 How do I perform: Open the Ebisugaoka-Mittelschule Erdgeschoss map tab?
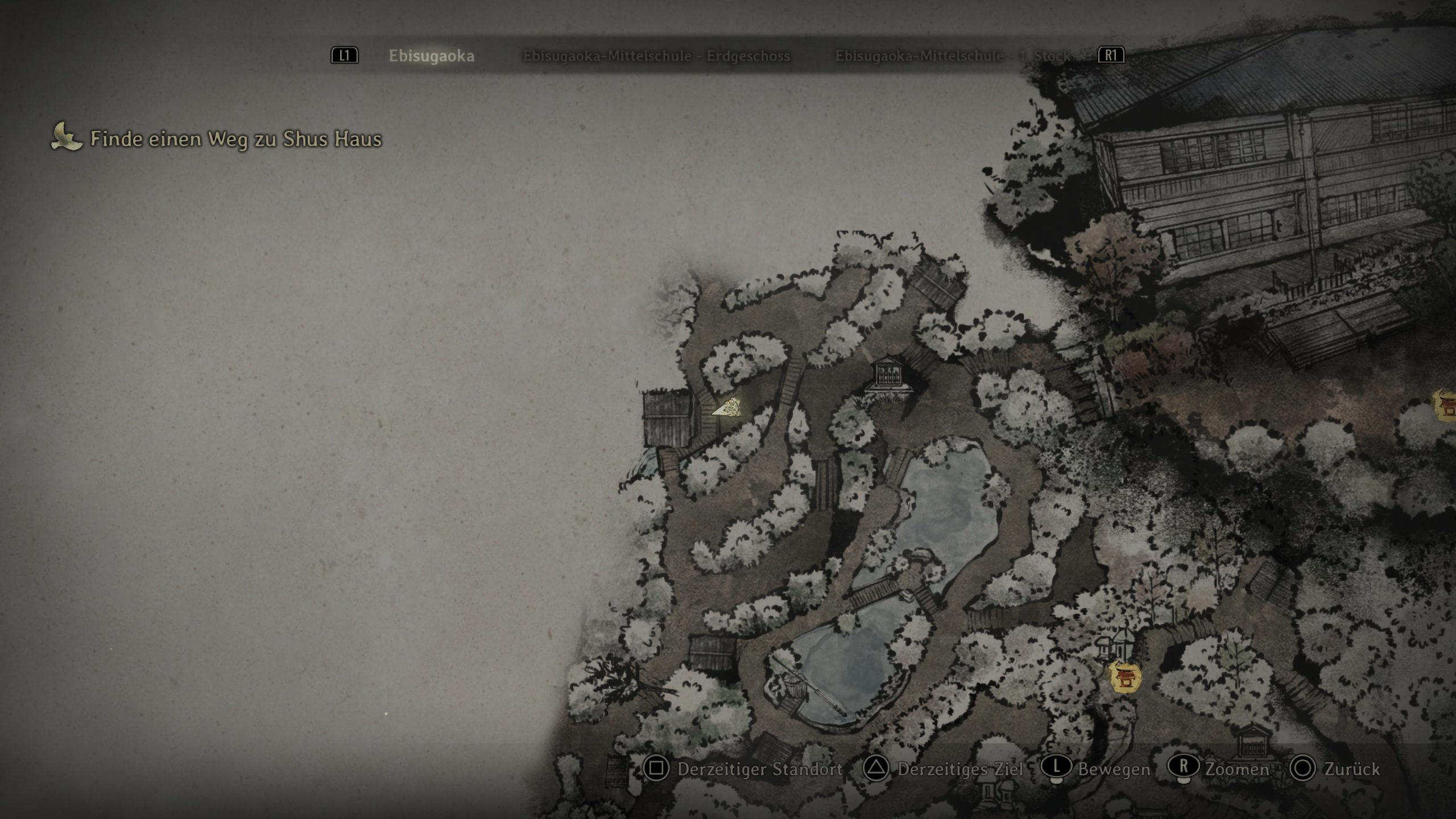(x=656, y=56)
